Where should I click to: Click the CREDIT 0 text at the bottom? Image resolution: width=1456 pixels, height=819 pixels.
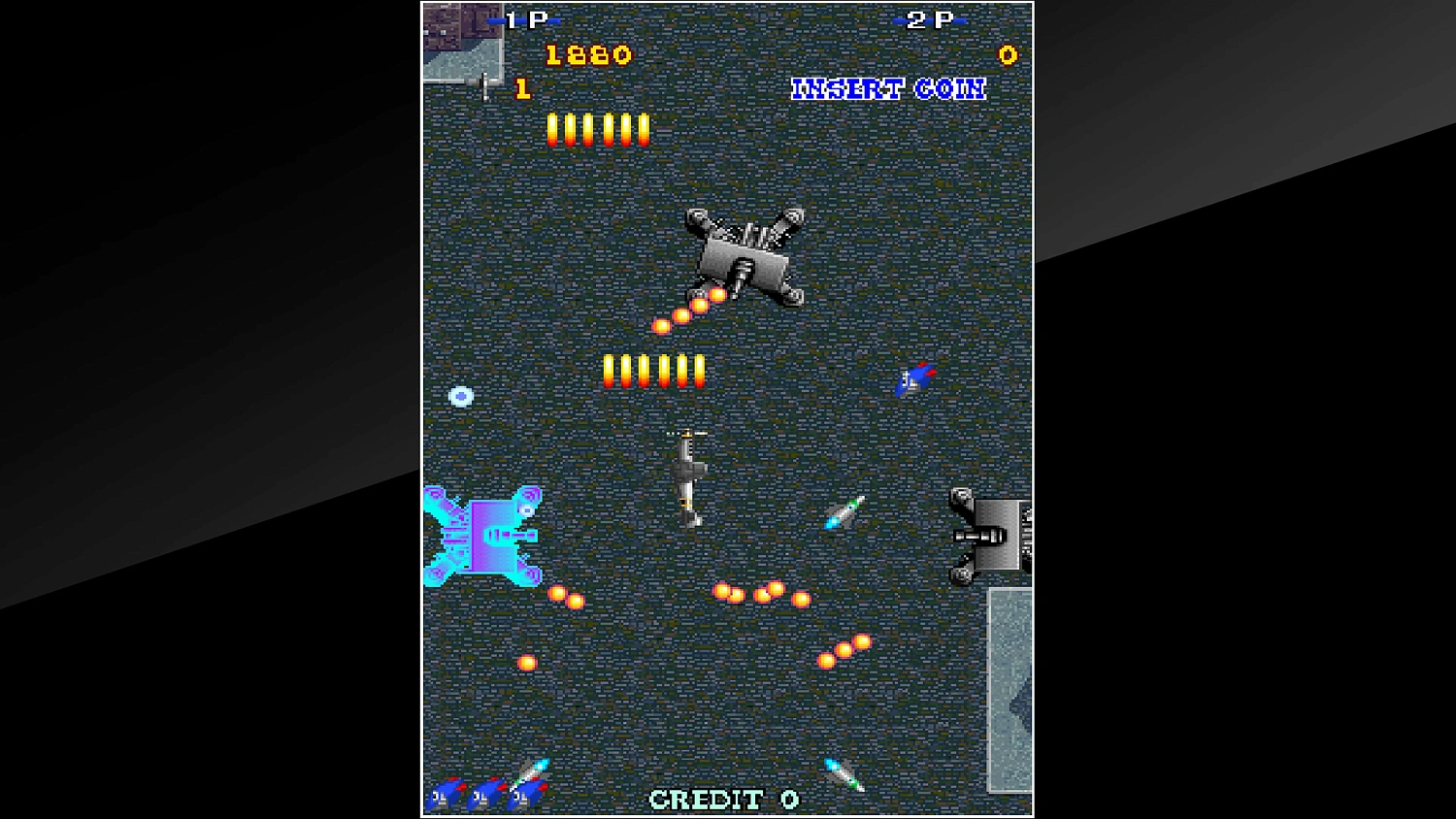click(725, 799)
